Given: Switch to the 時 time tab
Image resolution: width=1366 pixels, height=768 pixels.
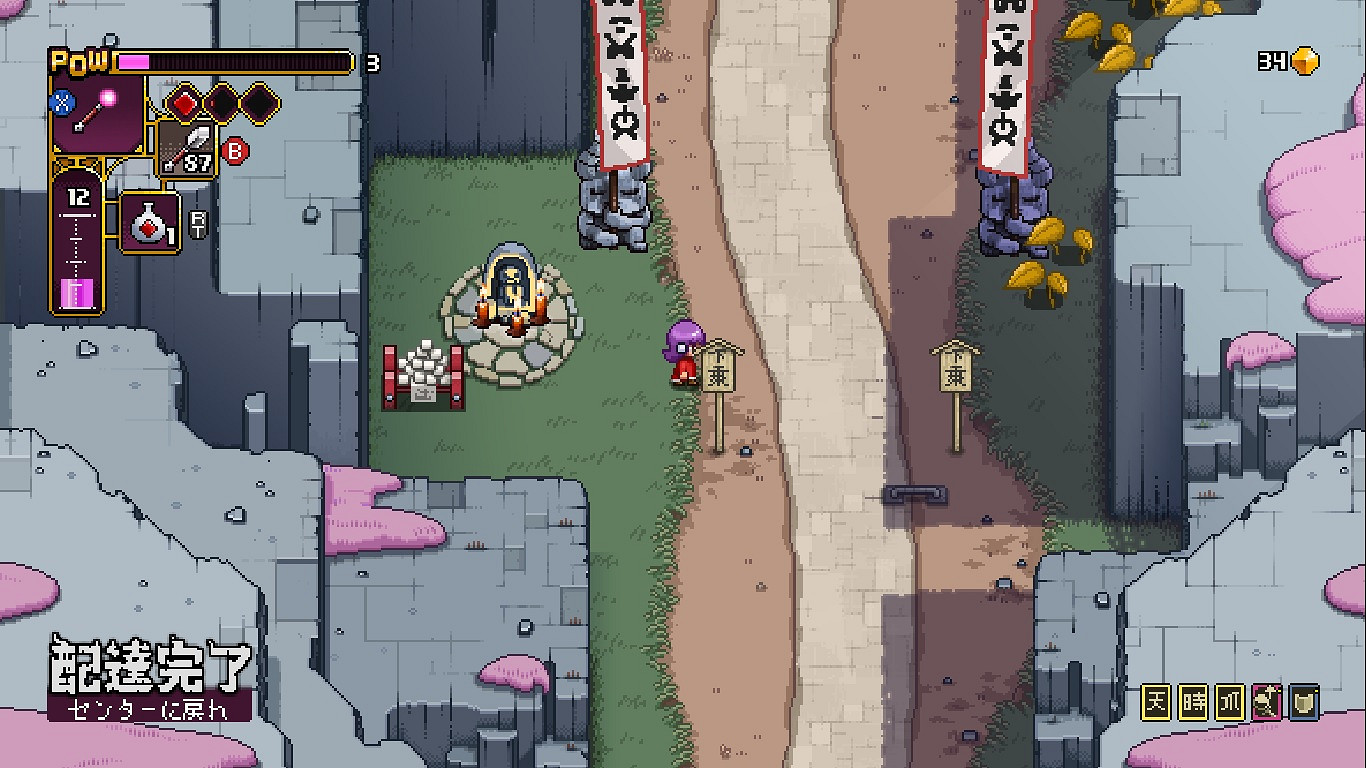Looking at the screenshot, I should [1193, 702].
